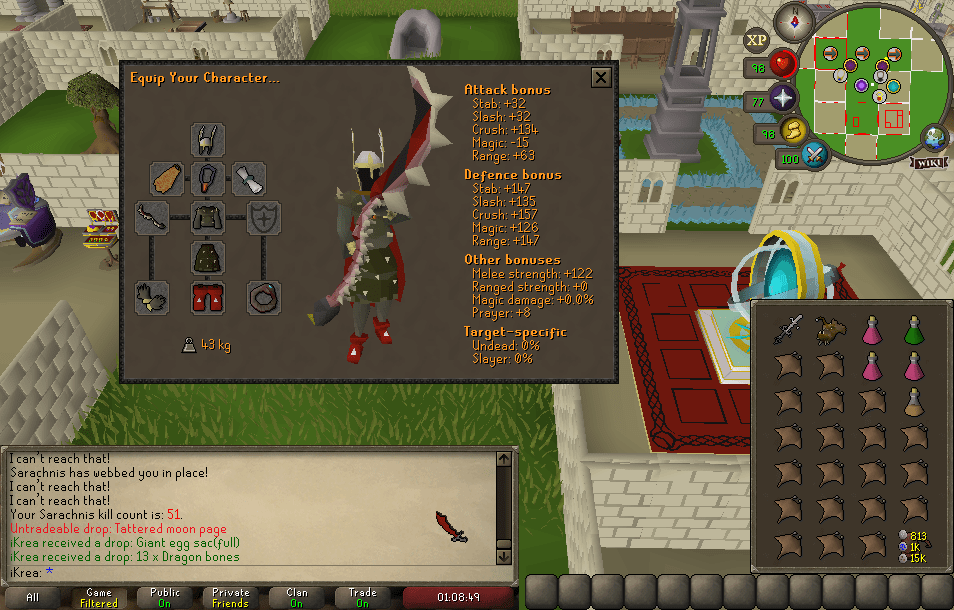Close the Equip Your Character window
Viewport: 954px width, 610px height.
[600, 77]
